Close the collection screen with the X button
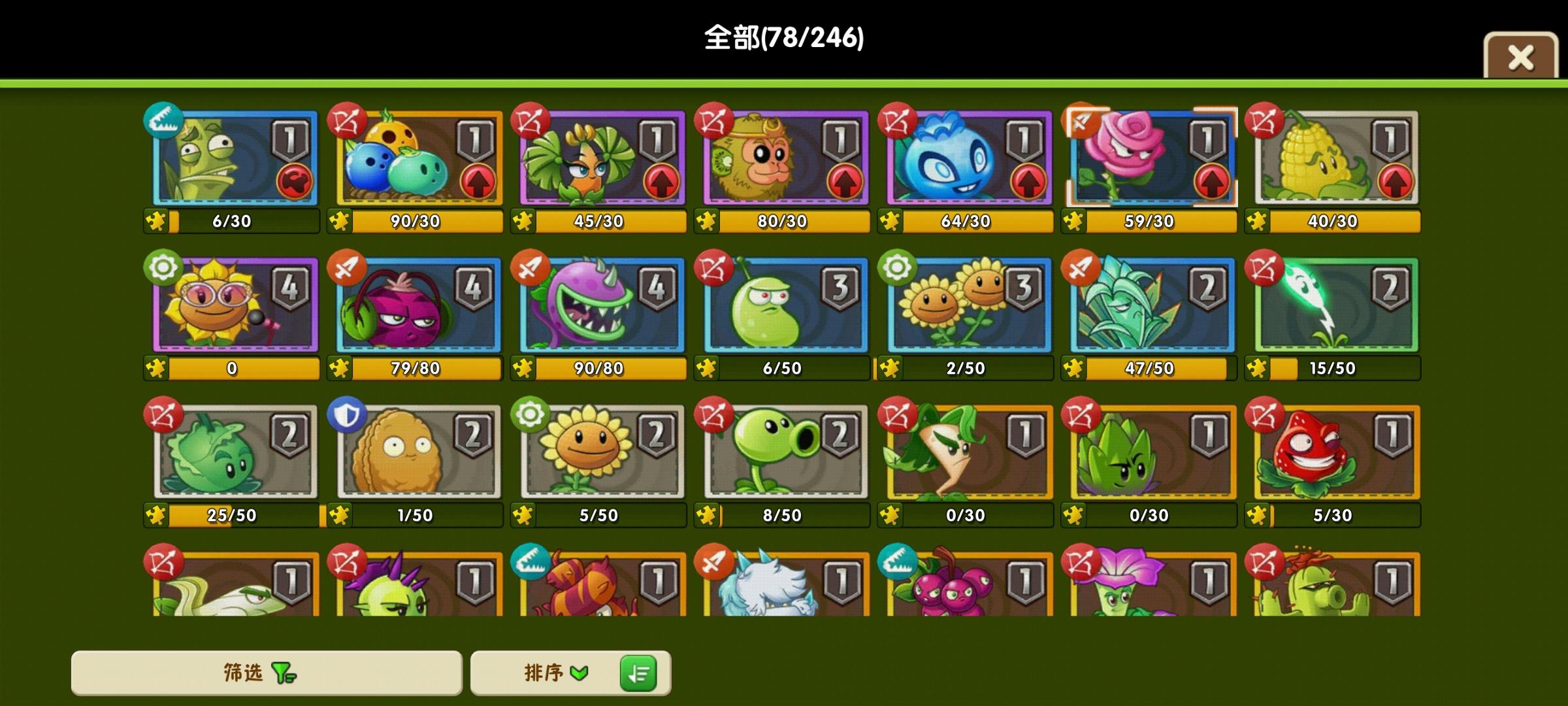The image size is (1568, 706). (1521, 58)
